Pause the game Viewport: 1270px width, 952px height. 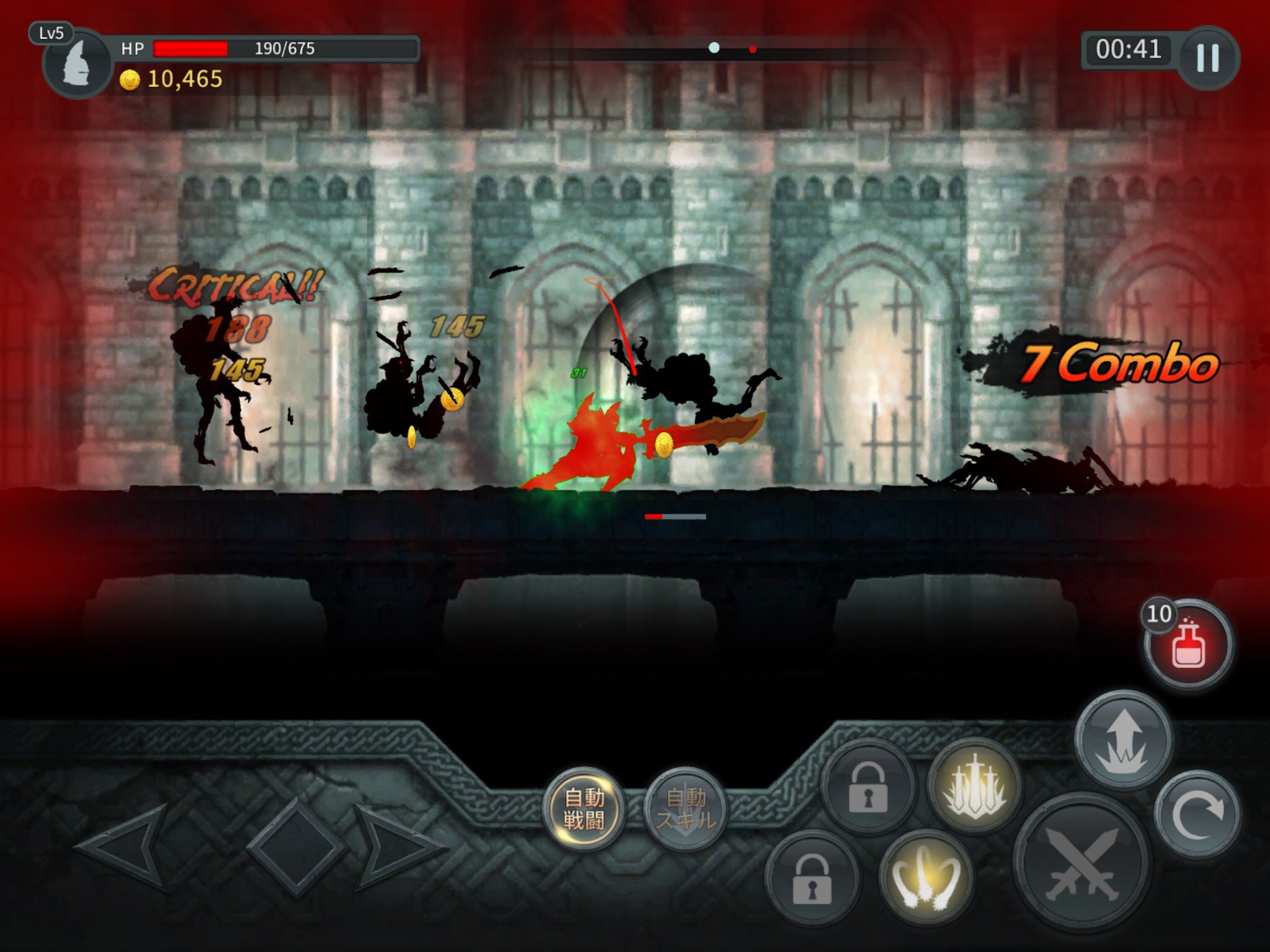coord(1208,58)
